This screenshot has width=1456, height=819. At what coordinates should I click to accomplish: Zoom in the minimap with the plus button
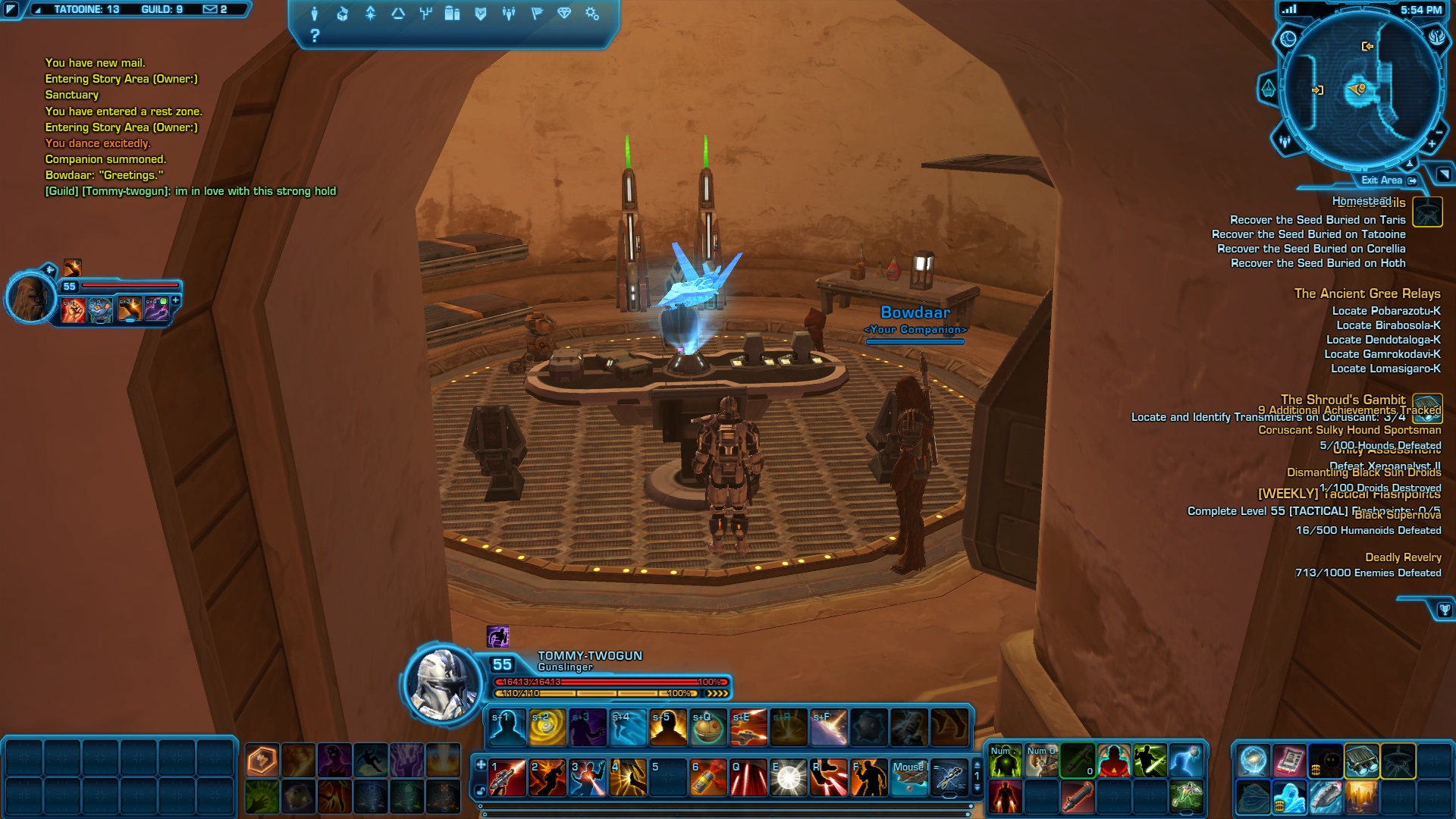1432,144
